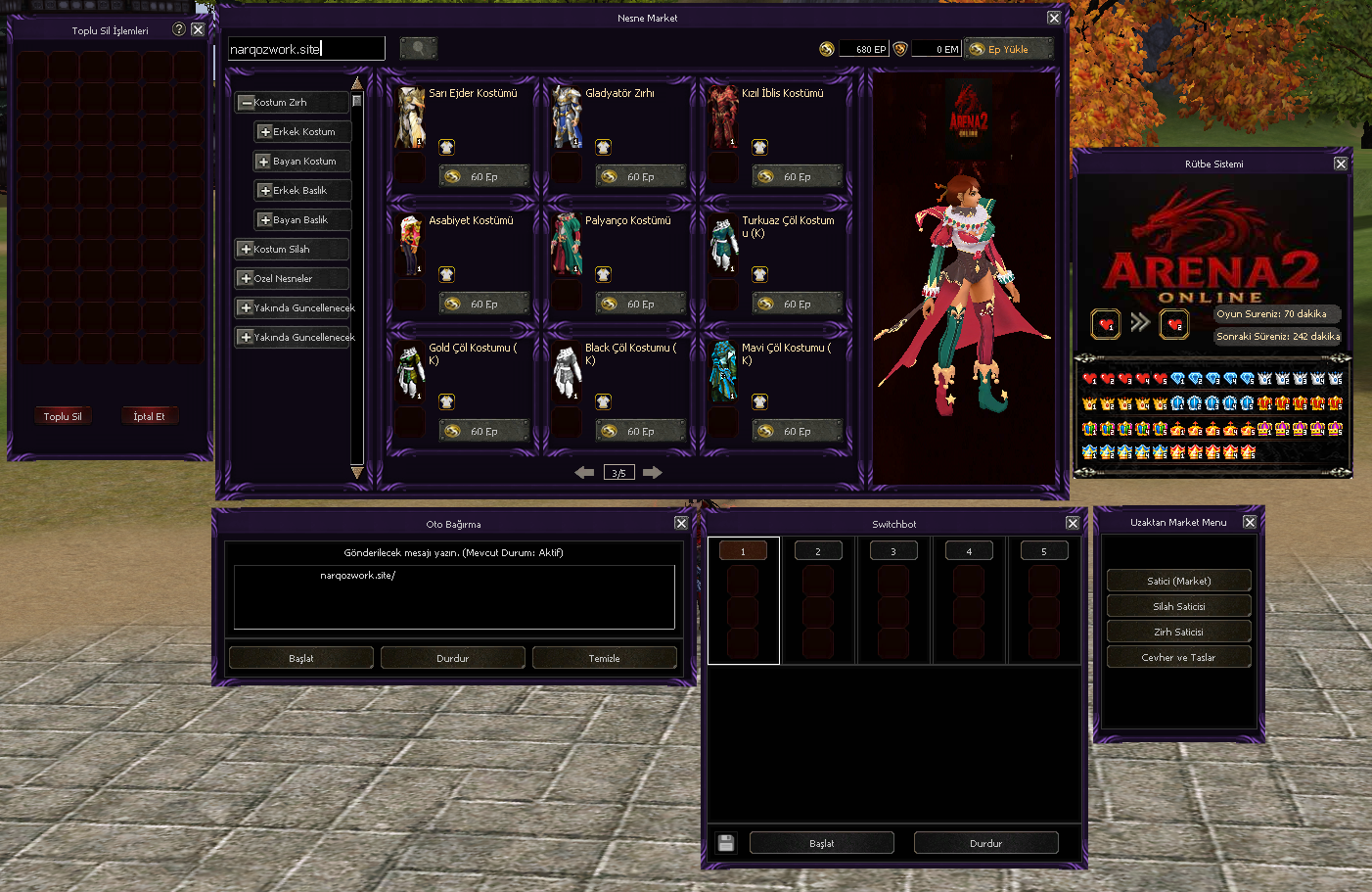Click the Toplu Sil button
The width and height of the screenshot is (1372, 892).
point(63,416)
